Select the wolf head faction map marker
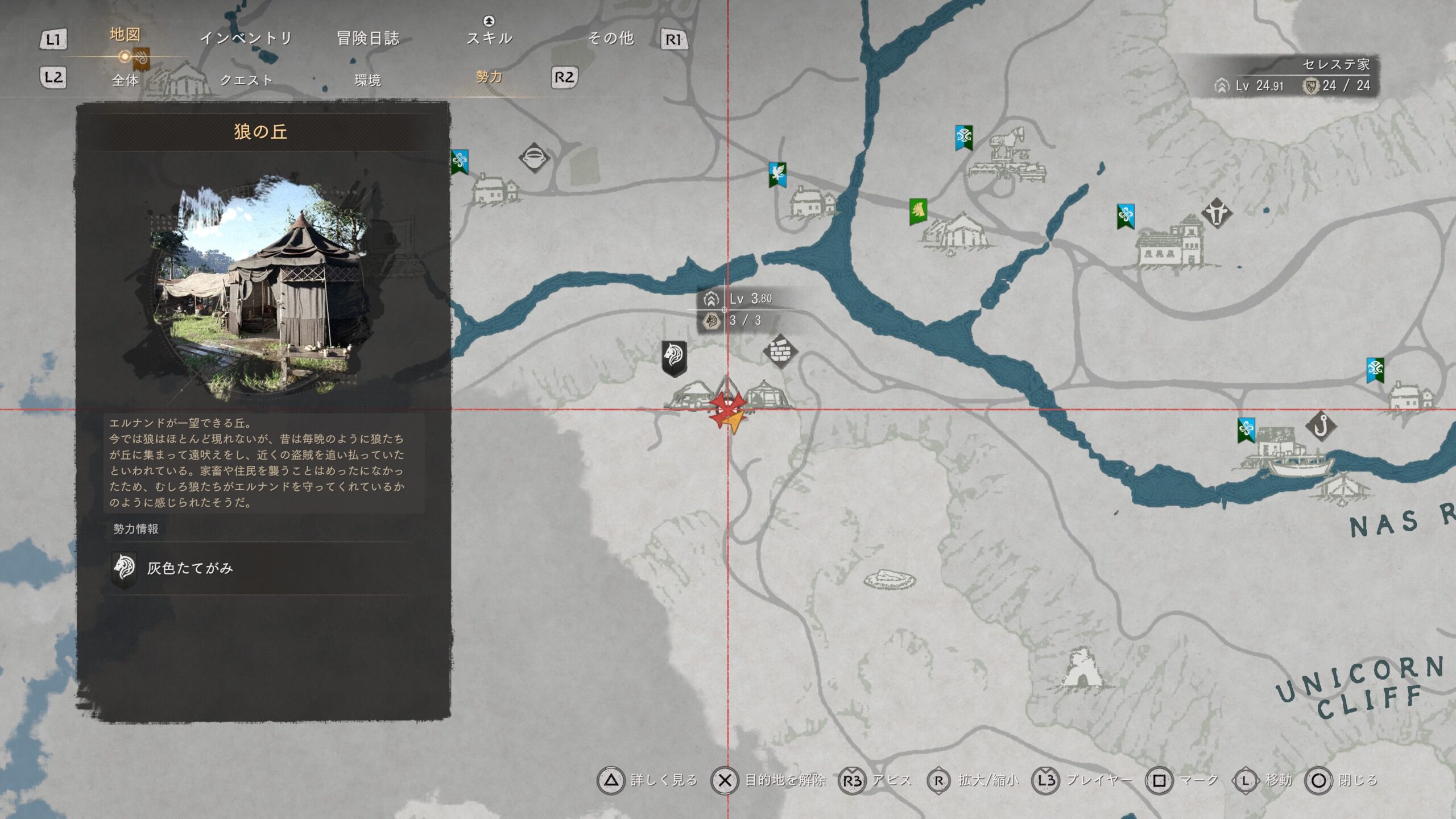Image resolution: width=1456 pixels, height=819 pixels. click(675, 358)
